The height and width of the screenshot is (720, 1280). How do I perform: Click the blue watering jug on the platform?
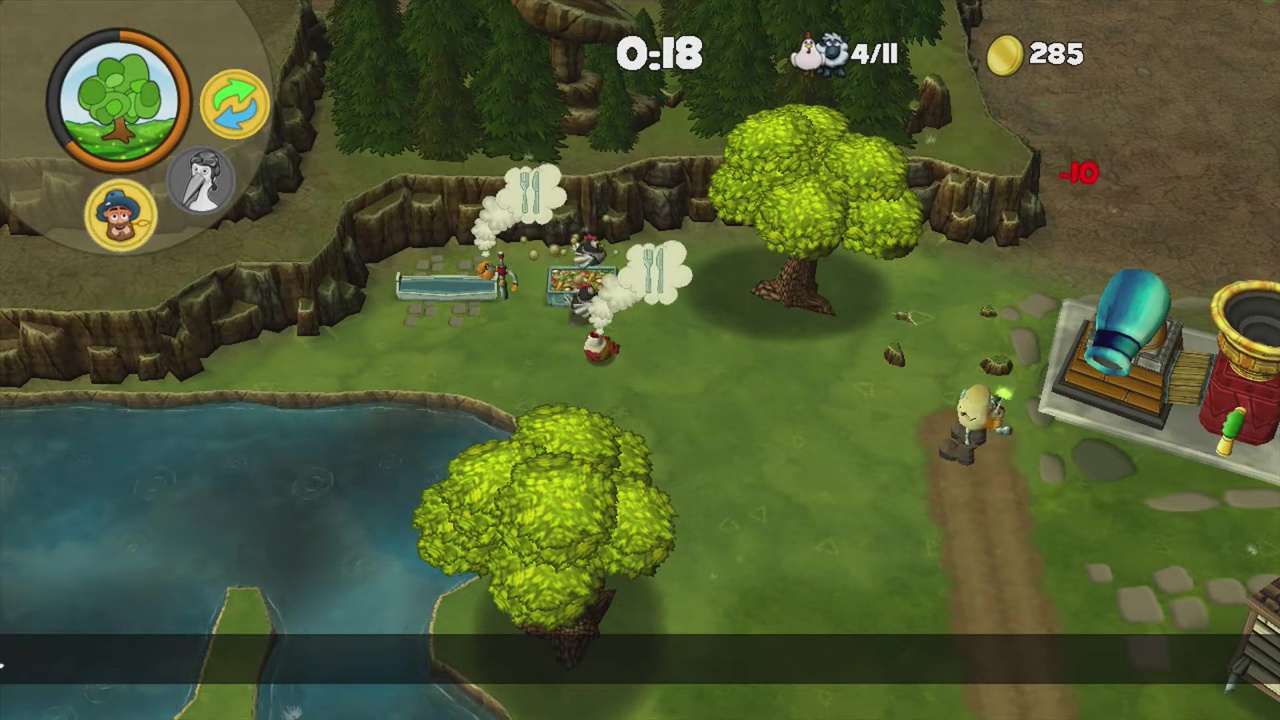[x=1130, y=320]
